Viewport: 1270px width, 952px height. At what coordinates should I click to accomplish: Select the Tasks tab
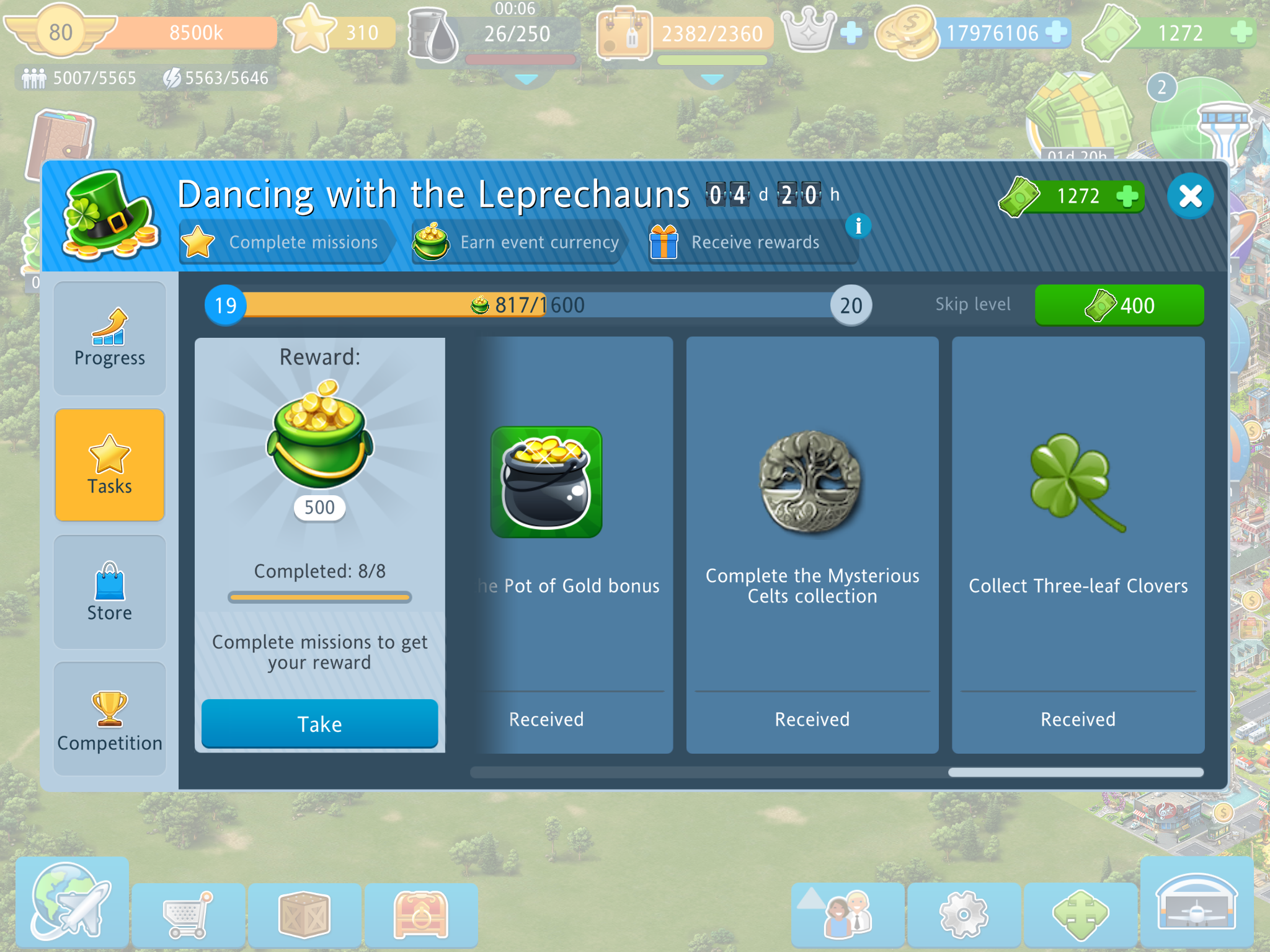click(x=110, y=465)
